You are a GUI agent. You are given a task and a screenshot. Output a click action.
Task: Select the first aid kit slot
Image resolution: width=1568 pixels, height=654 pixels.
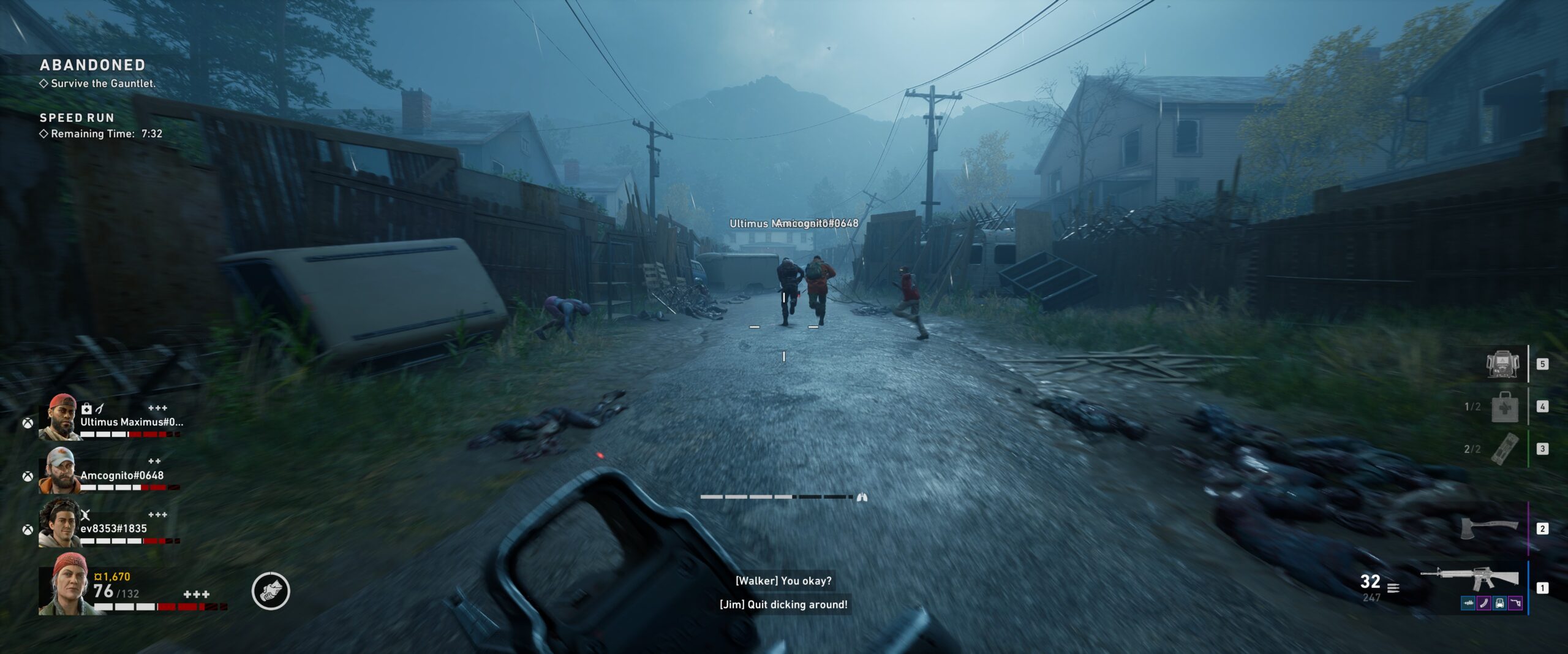[1504, 407]
